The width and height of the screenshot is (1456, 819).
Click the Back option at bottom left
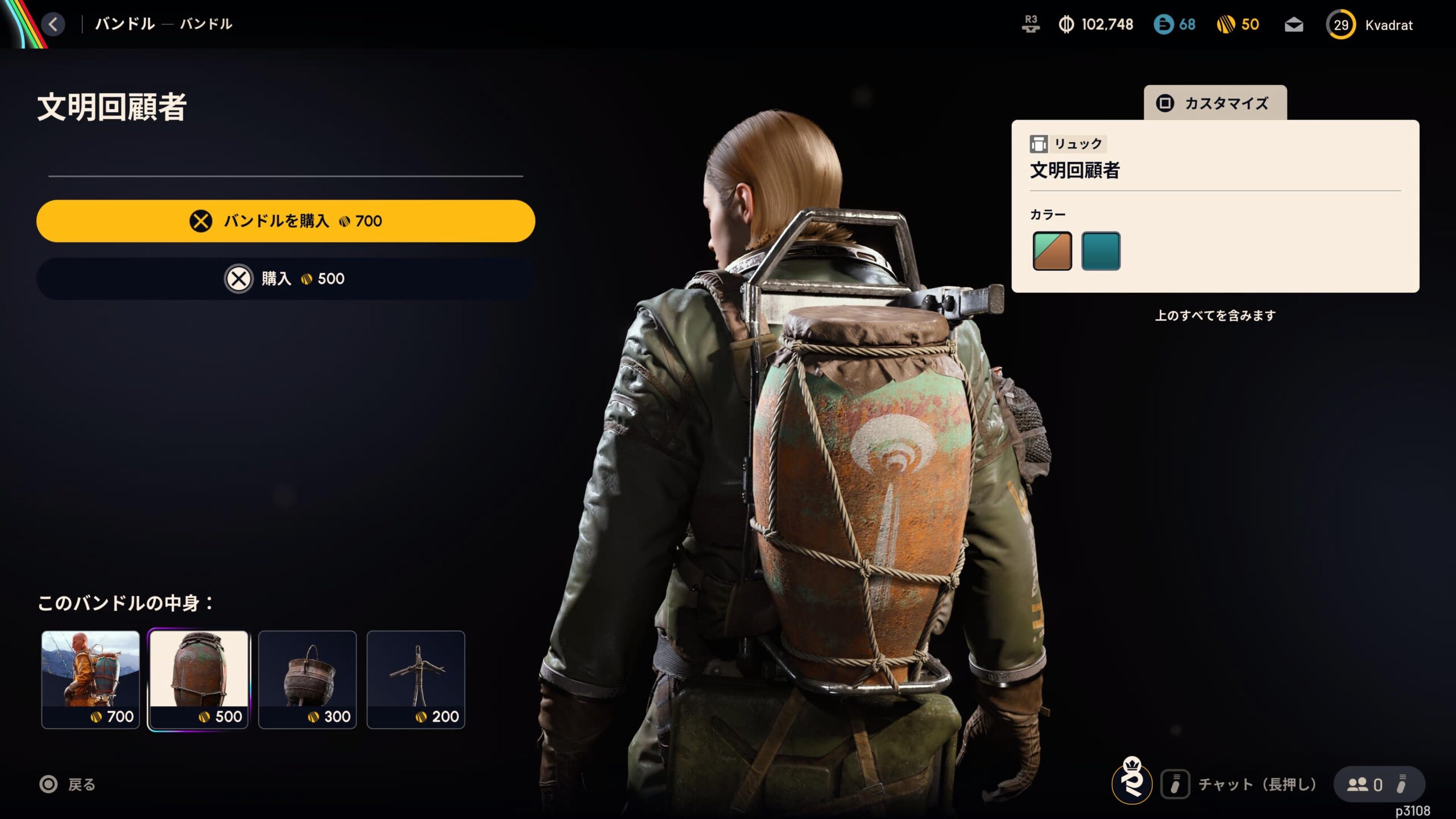point(68,785)
